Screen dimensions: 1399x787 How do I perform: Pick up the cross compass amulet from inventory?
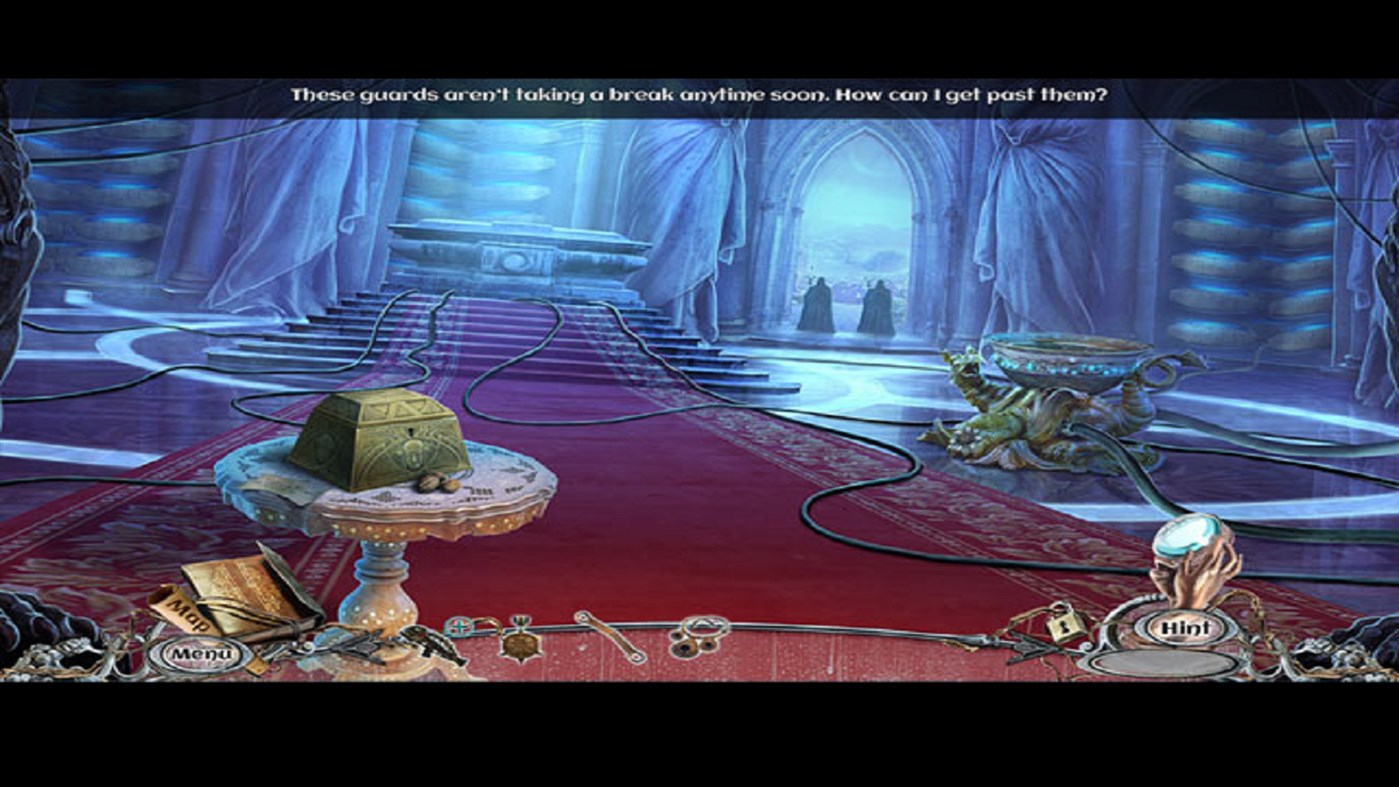(459, 626)
